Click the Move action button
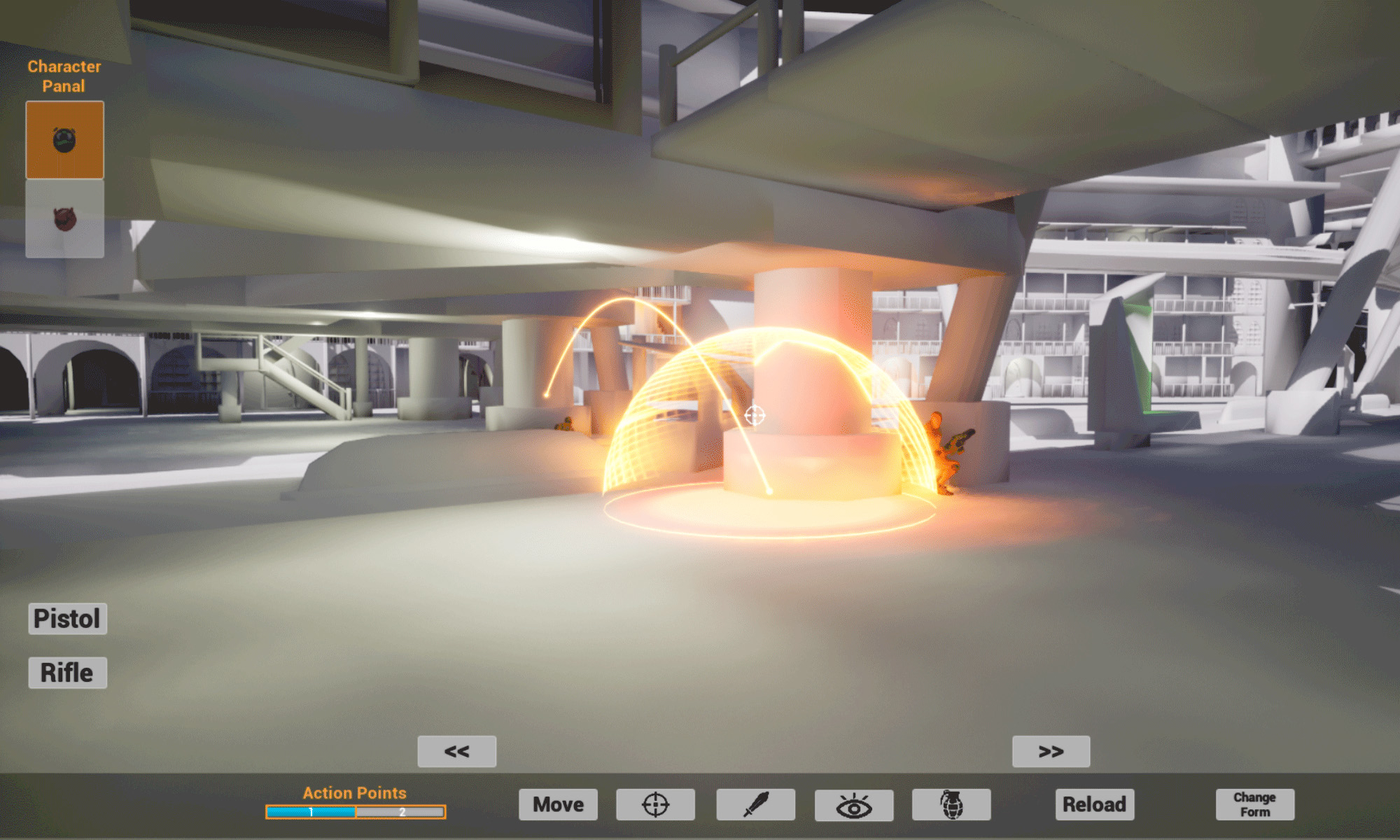Viewport: 1400px width, 840px height. [x=558, y=804]
